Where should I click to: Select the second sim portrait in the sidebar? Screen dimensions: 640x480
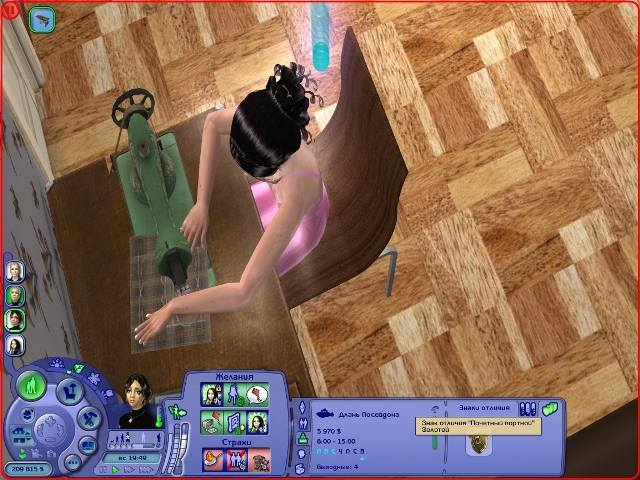pyautogui.click(x=15, y=295)
